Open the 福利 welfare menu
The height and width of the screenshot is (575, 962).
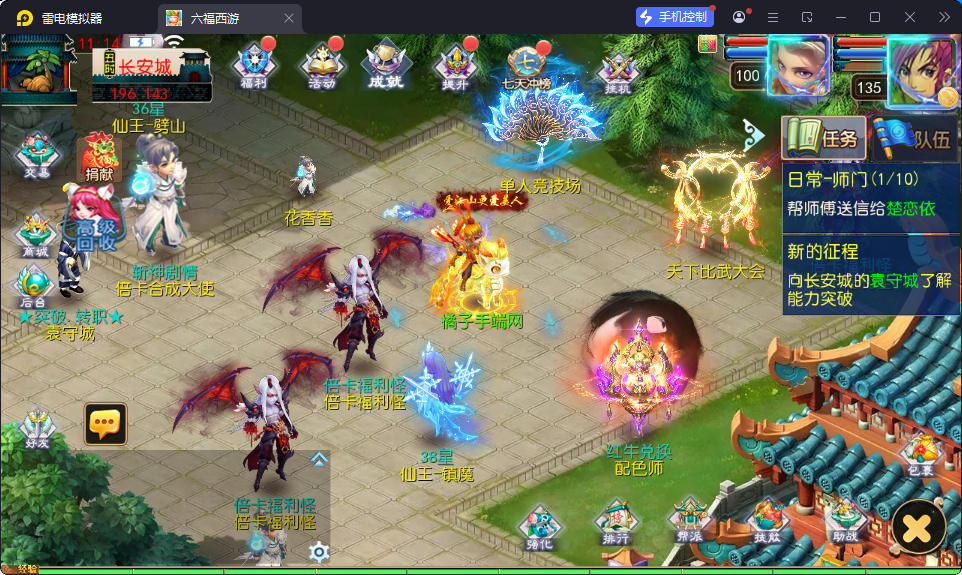(254, 67)
